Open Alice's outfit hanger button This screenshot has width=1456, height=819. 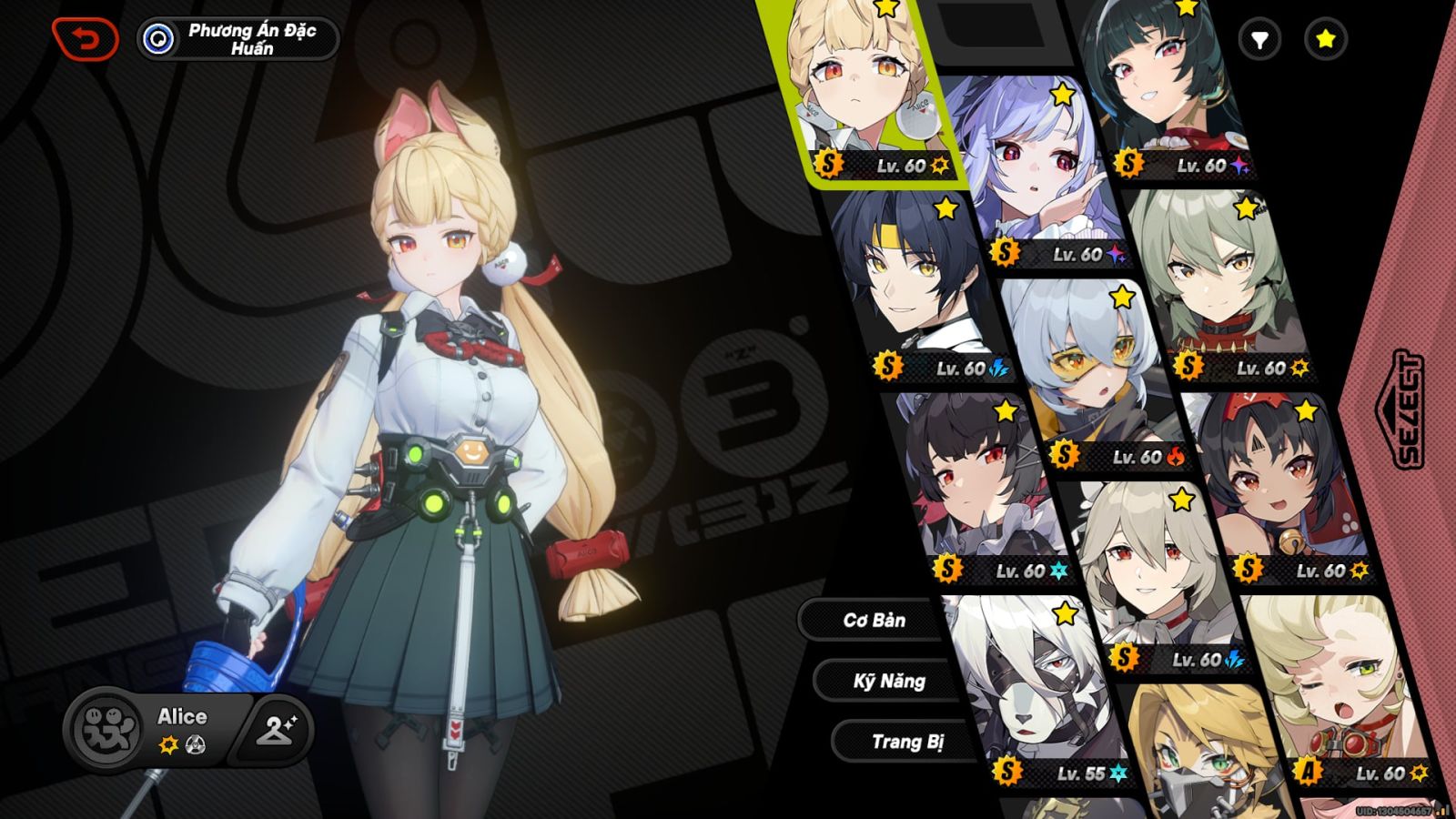point(276,729)
